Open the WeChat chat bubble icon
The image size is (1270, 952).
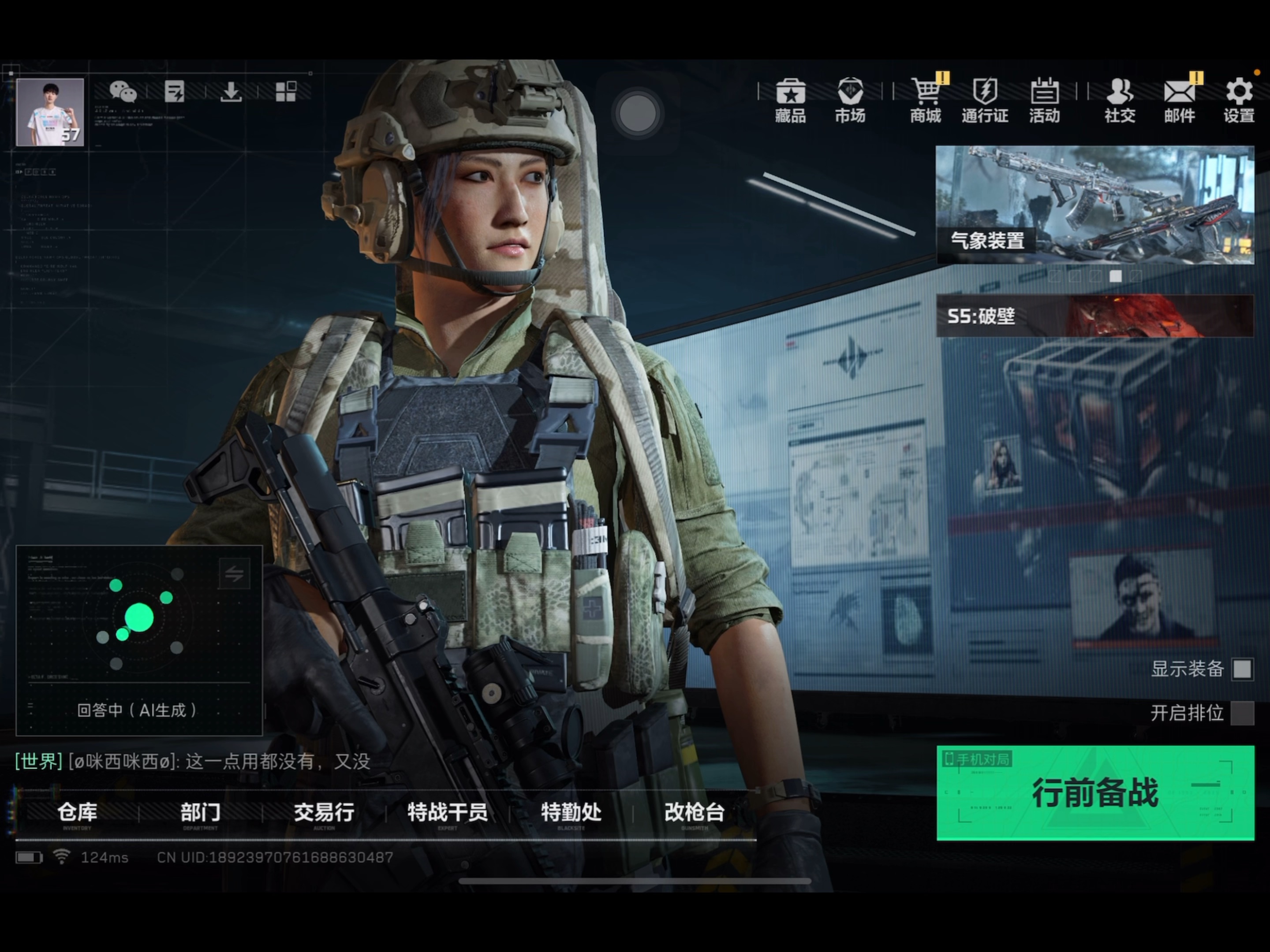tap(123, 91)
